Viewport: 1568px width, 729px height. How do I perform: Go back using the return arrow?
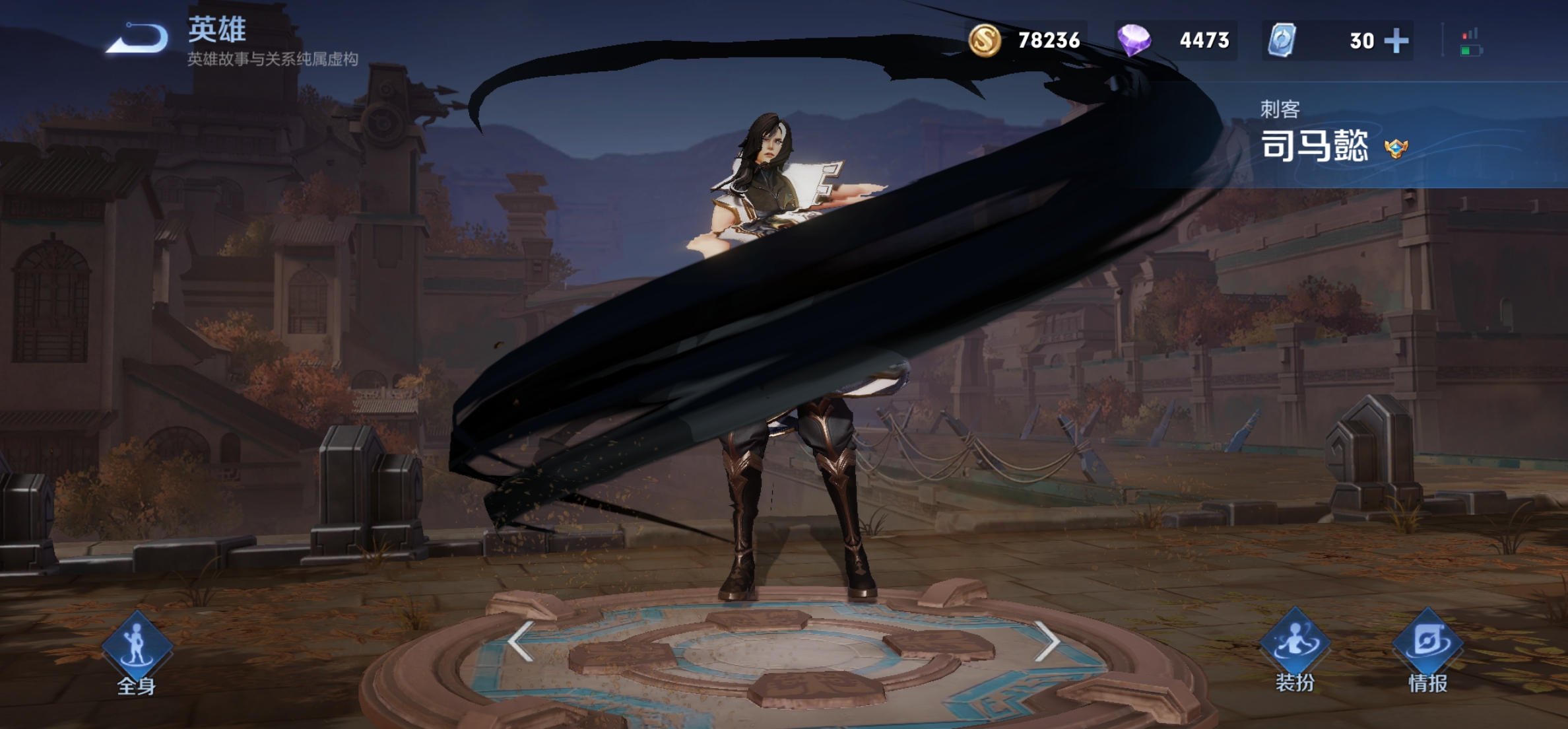137,38
